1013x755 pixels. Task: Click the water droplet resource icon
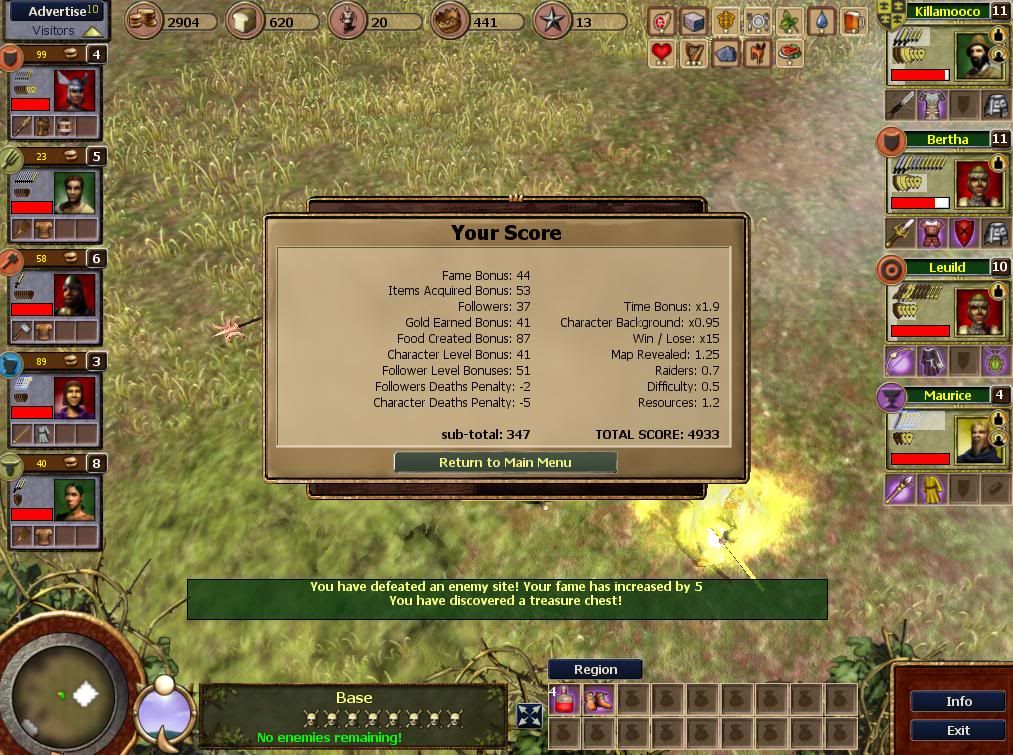tap(821, 21)
